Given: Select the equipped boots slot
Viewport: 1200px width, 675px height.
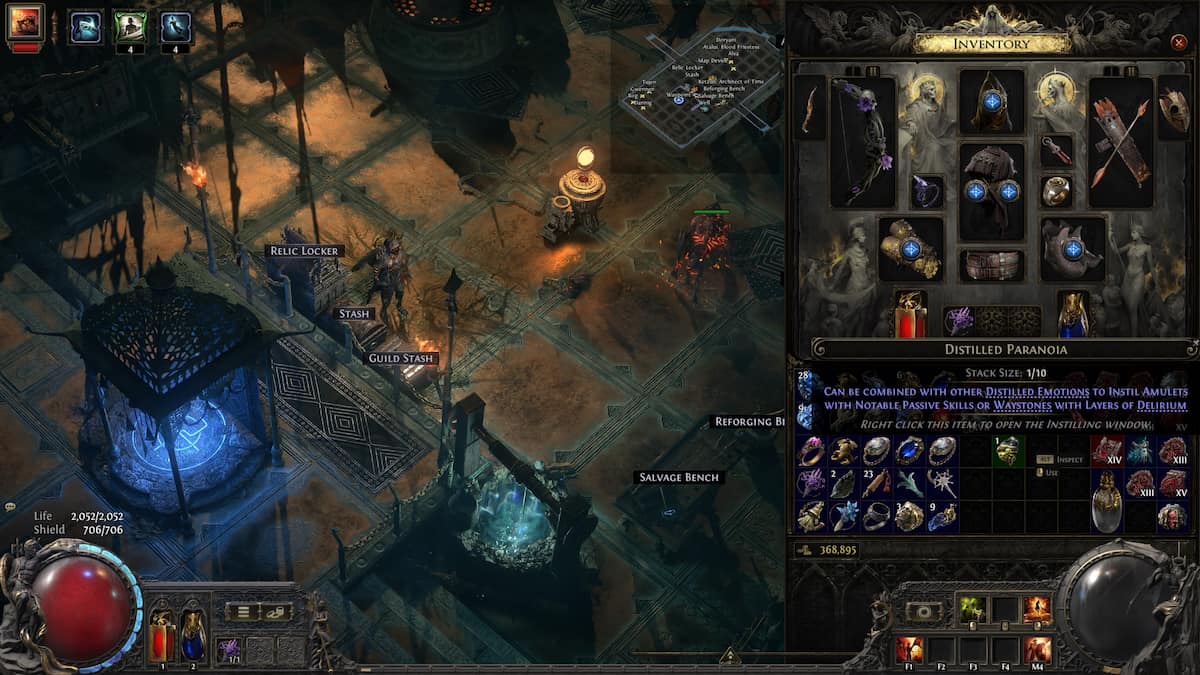Looking at the screenshot, I should pyautogui.click(x=1073, y=248).
